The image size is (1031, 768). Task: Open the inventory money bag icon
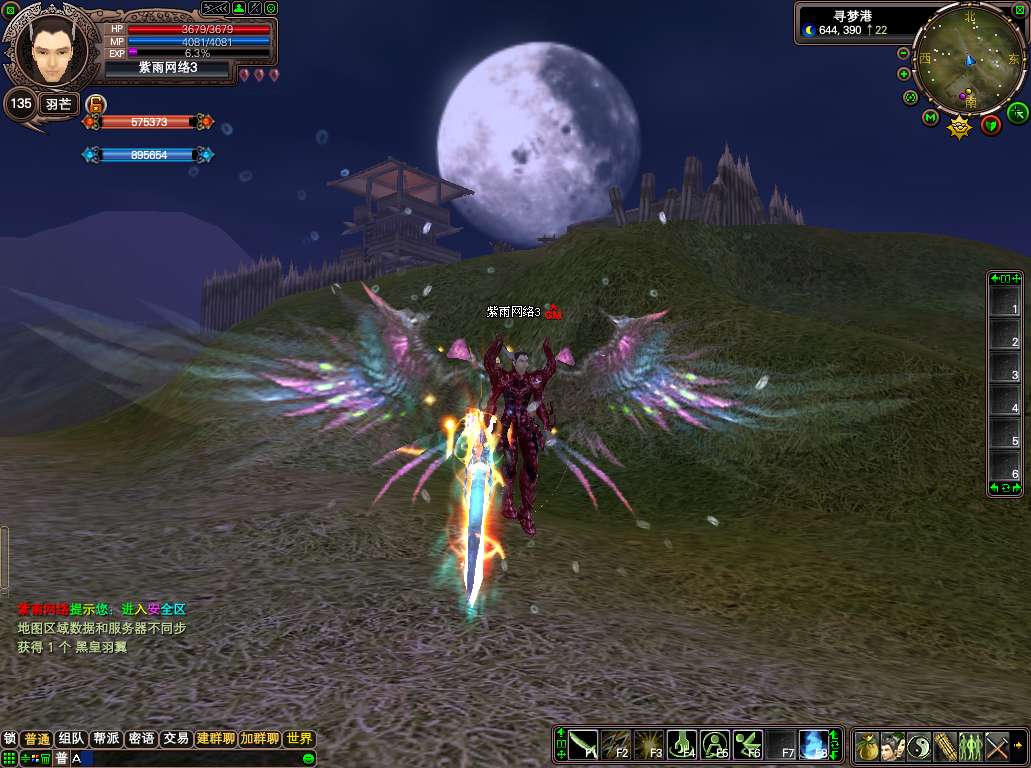click(867, 745)
